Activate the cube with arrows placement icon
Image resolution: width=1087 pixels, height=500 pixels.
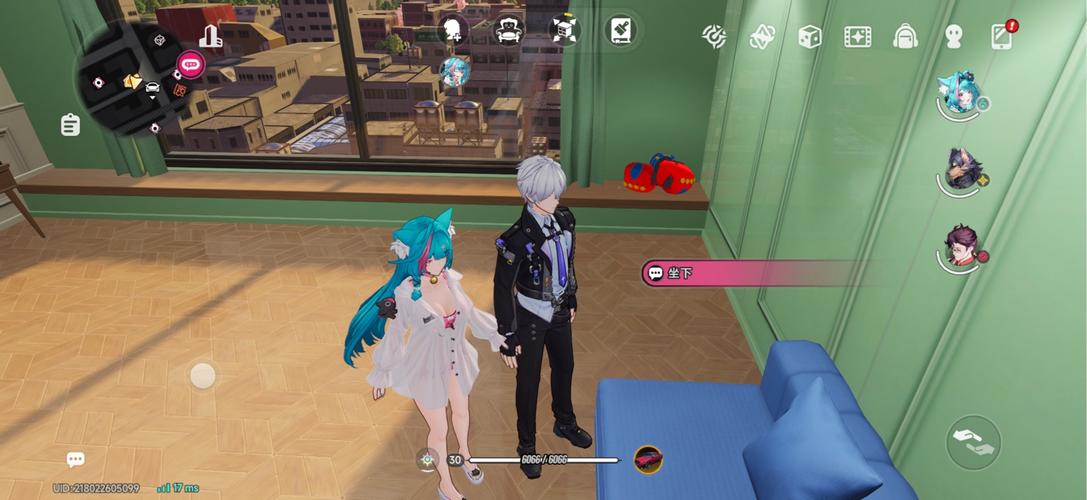565,30
